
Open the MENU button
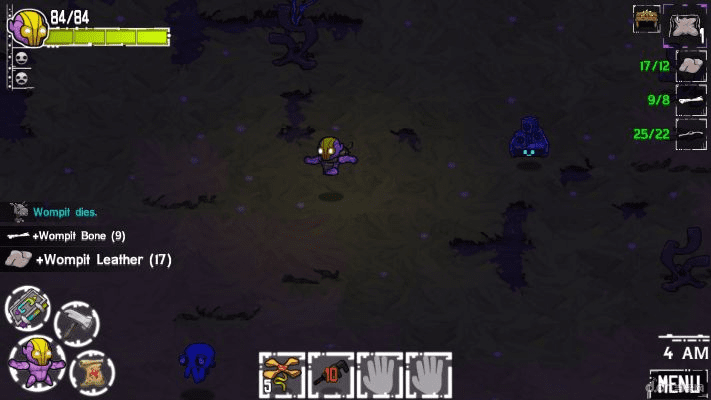678,383
